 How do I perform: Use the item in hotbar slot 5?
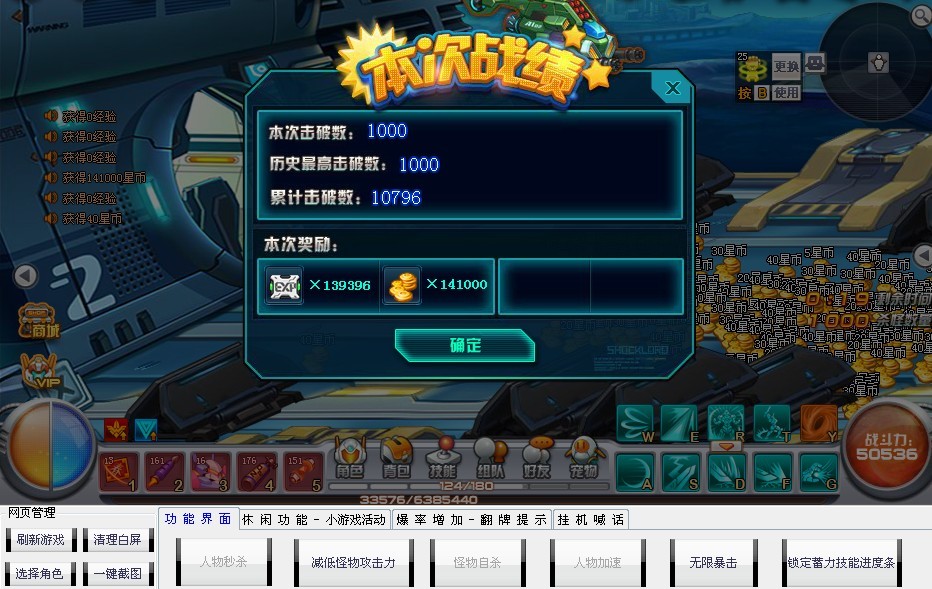tap(303, 471)
